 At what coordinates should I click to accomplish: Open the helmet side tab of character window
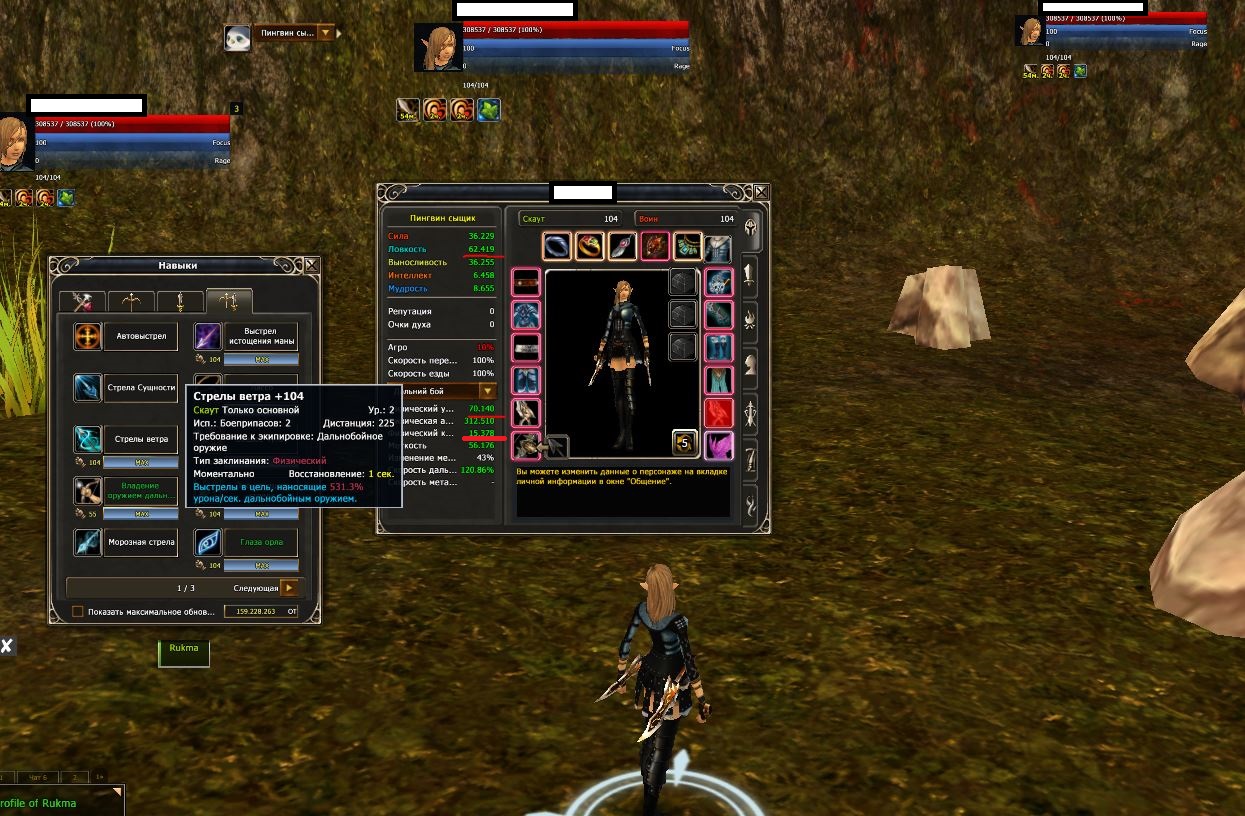[749, 231]
